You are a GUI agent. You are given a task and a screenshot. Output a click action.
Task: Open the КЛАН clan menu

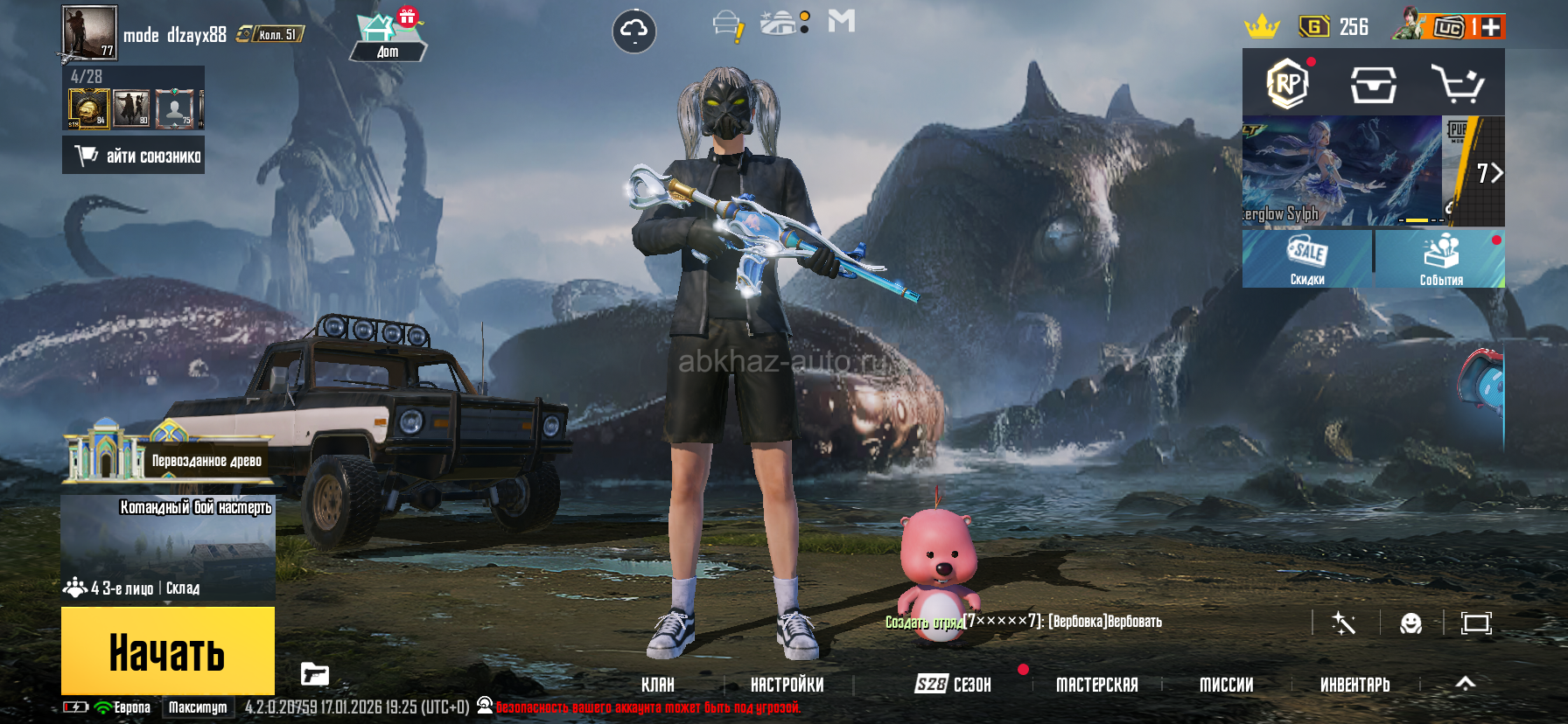click(x=657, y=685)
